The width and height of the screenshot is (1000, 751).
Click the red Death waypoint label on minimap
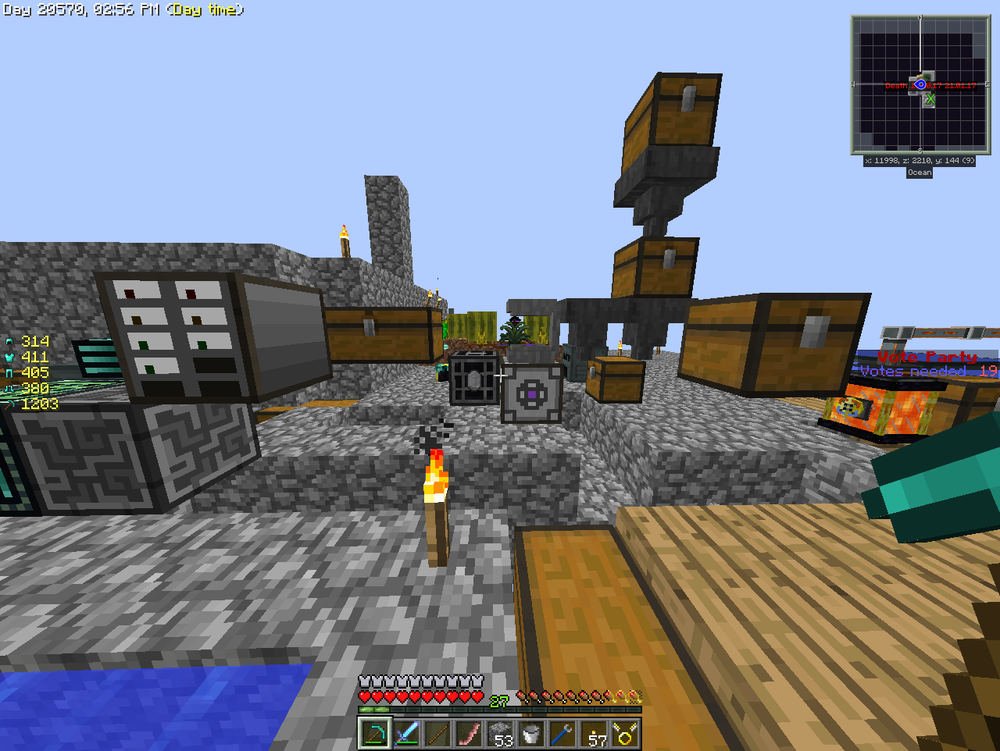click(x=896, y=86)
